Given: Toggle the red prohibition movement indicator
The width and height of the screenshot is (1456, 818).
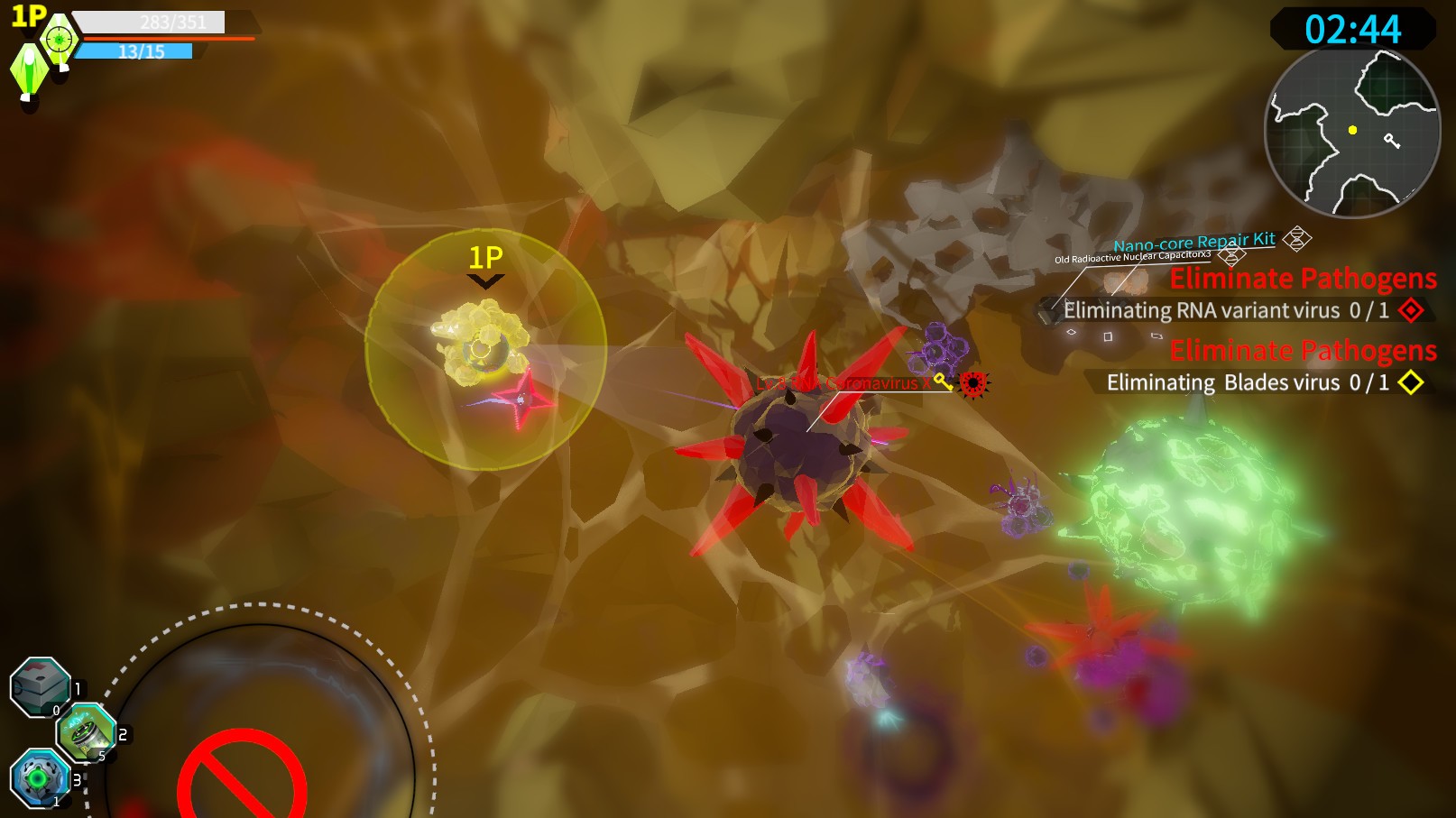Looking at the screenshot, I should 242,777.
